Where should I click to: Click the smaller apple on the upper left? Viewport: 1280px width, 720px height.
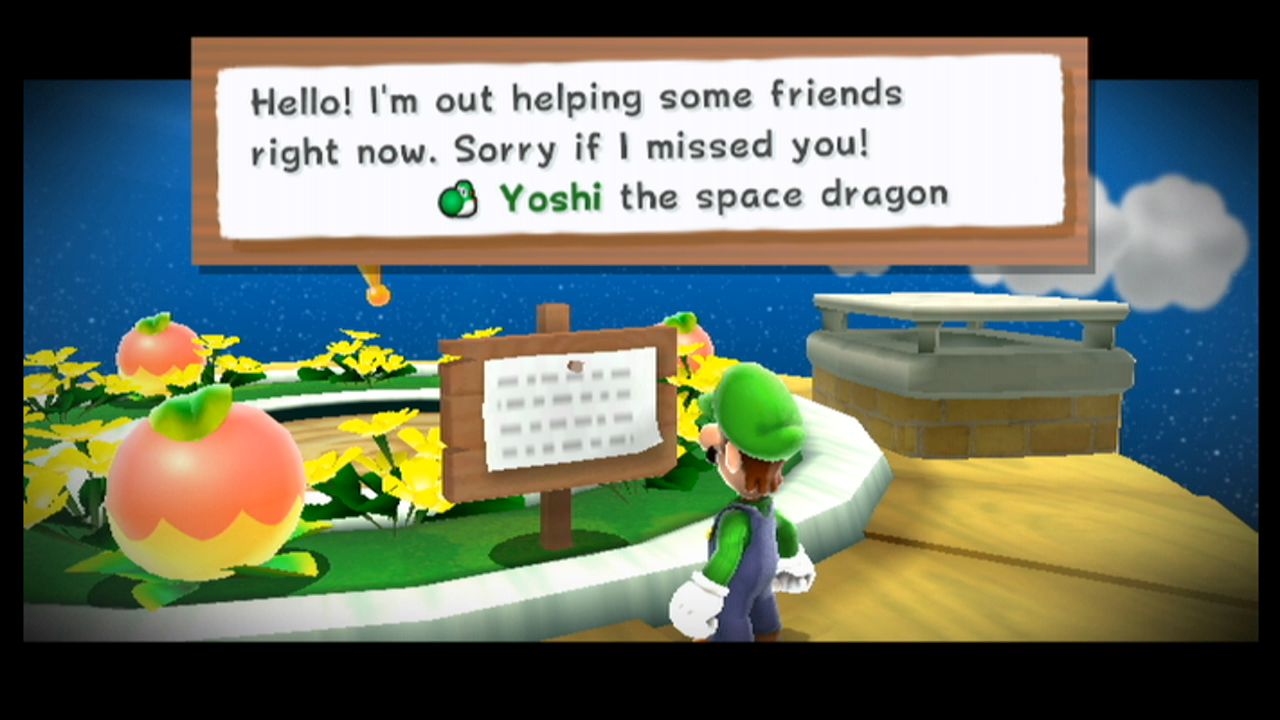pos(160,350)
